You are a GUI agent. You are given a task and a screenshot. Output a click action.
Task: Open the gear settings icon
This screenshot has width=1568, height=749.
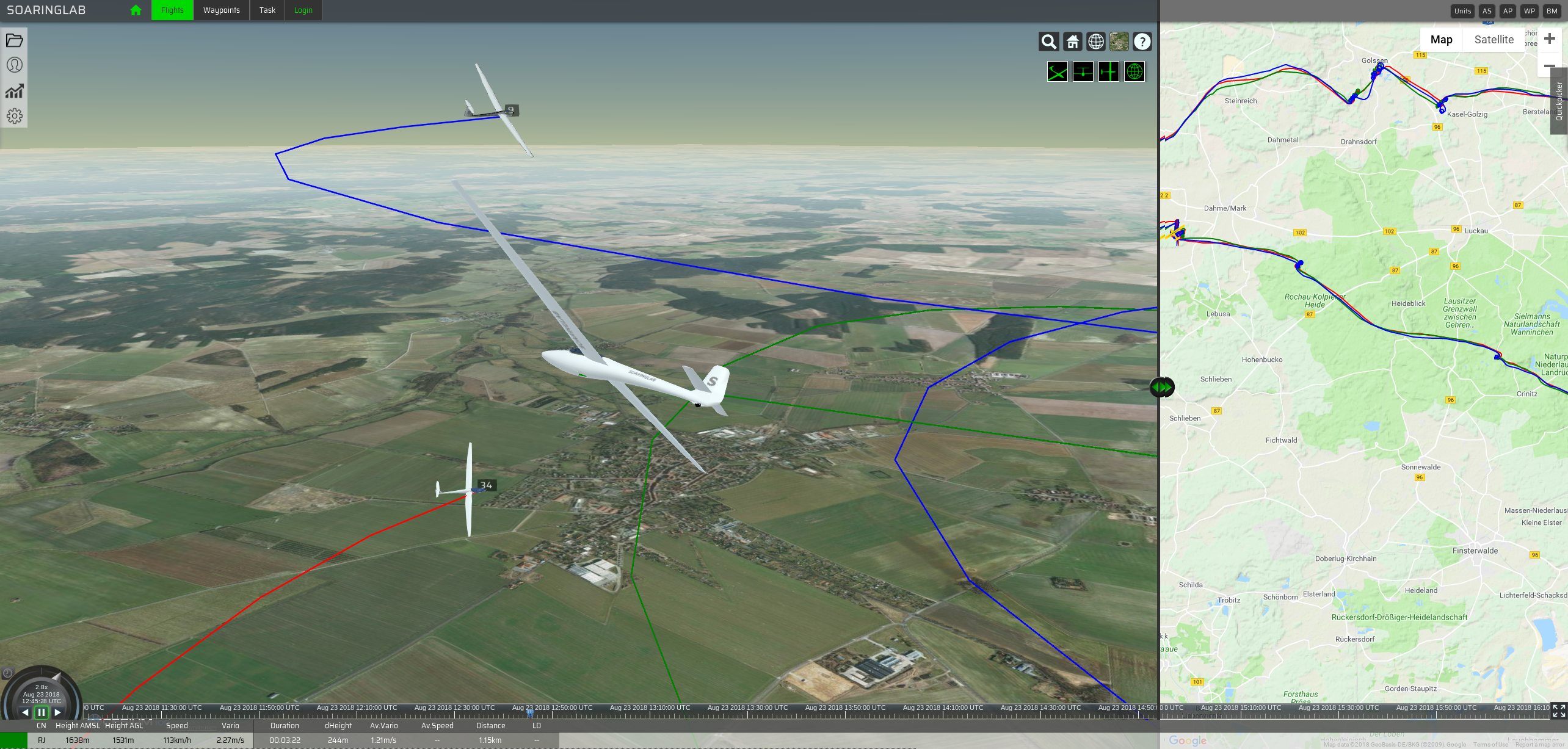[x=14, y=116]
